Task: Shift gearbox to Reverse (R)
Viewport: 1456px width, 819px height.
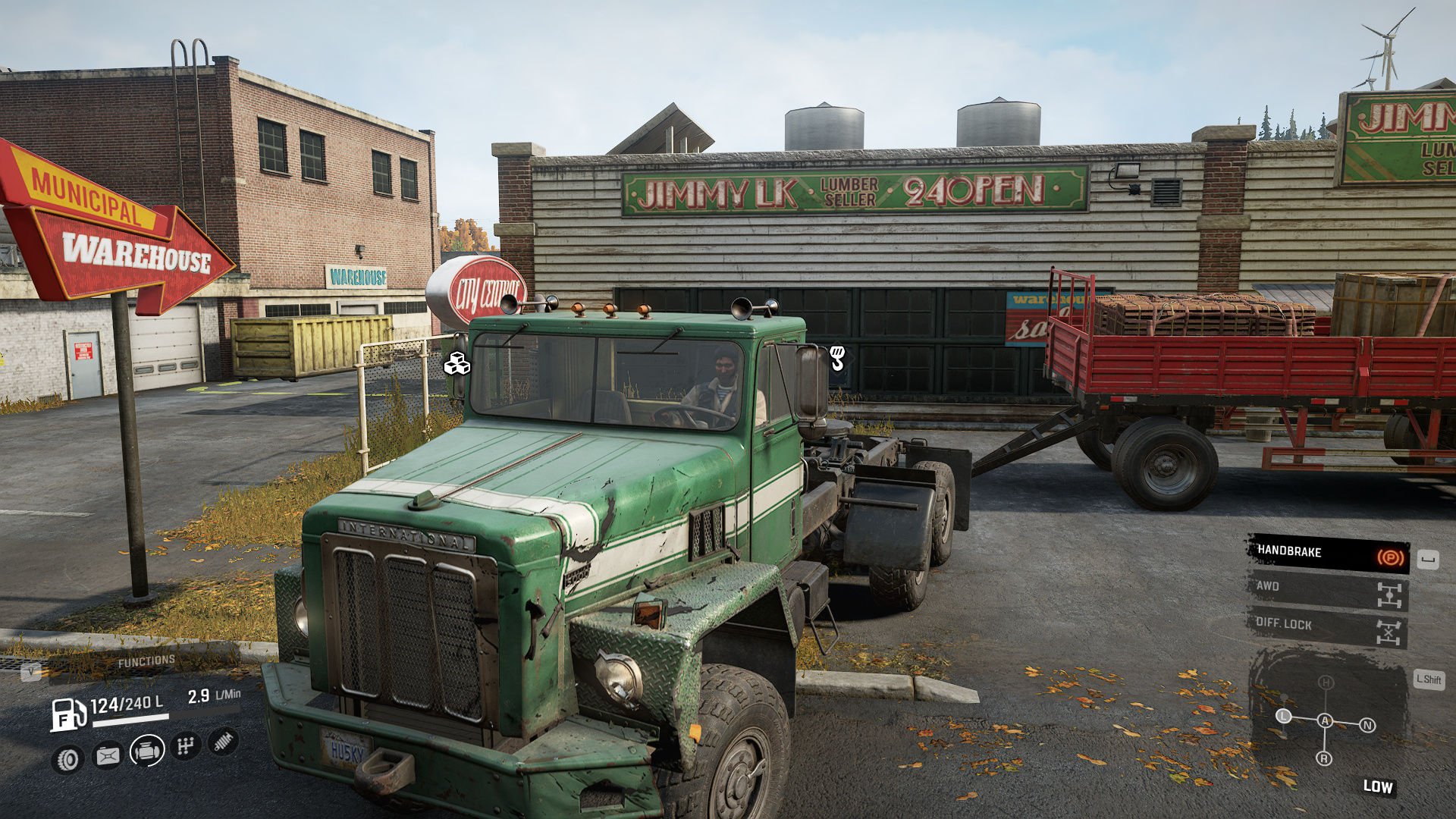Action: (x=1324, y=758)
